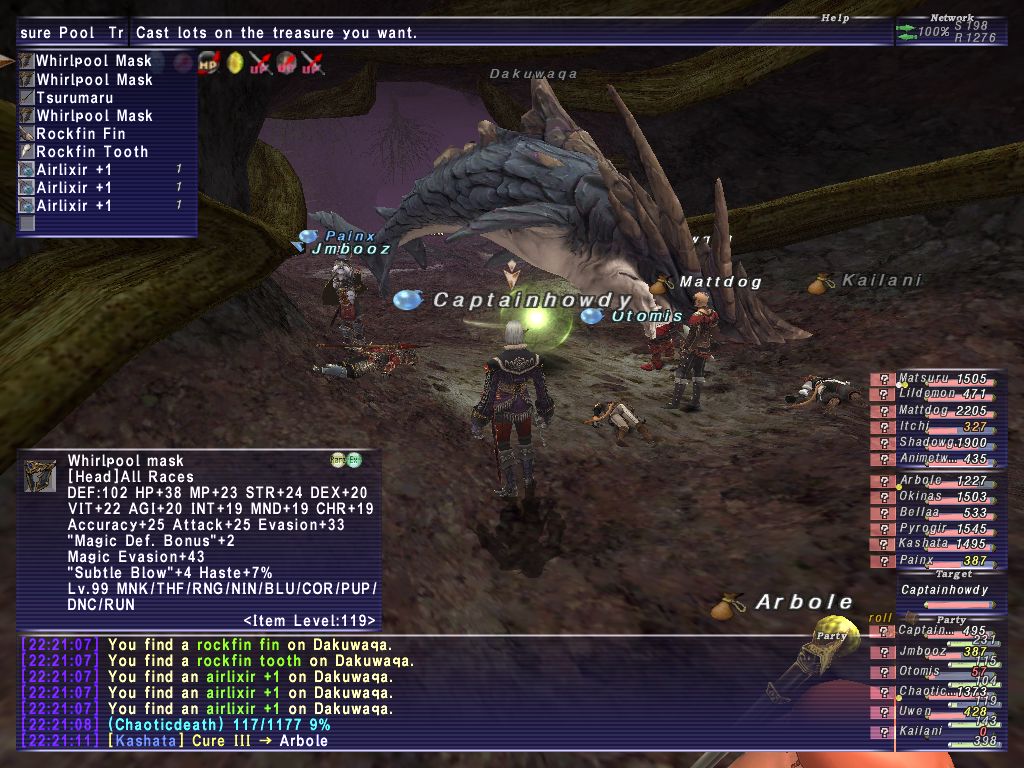The image size is (1024, 768).
Task: Select Kailani in the party list
Action: (922, 731)
